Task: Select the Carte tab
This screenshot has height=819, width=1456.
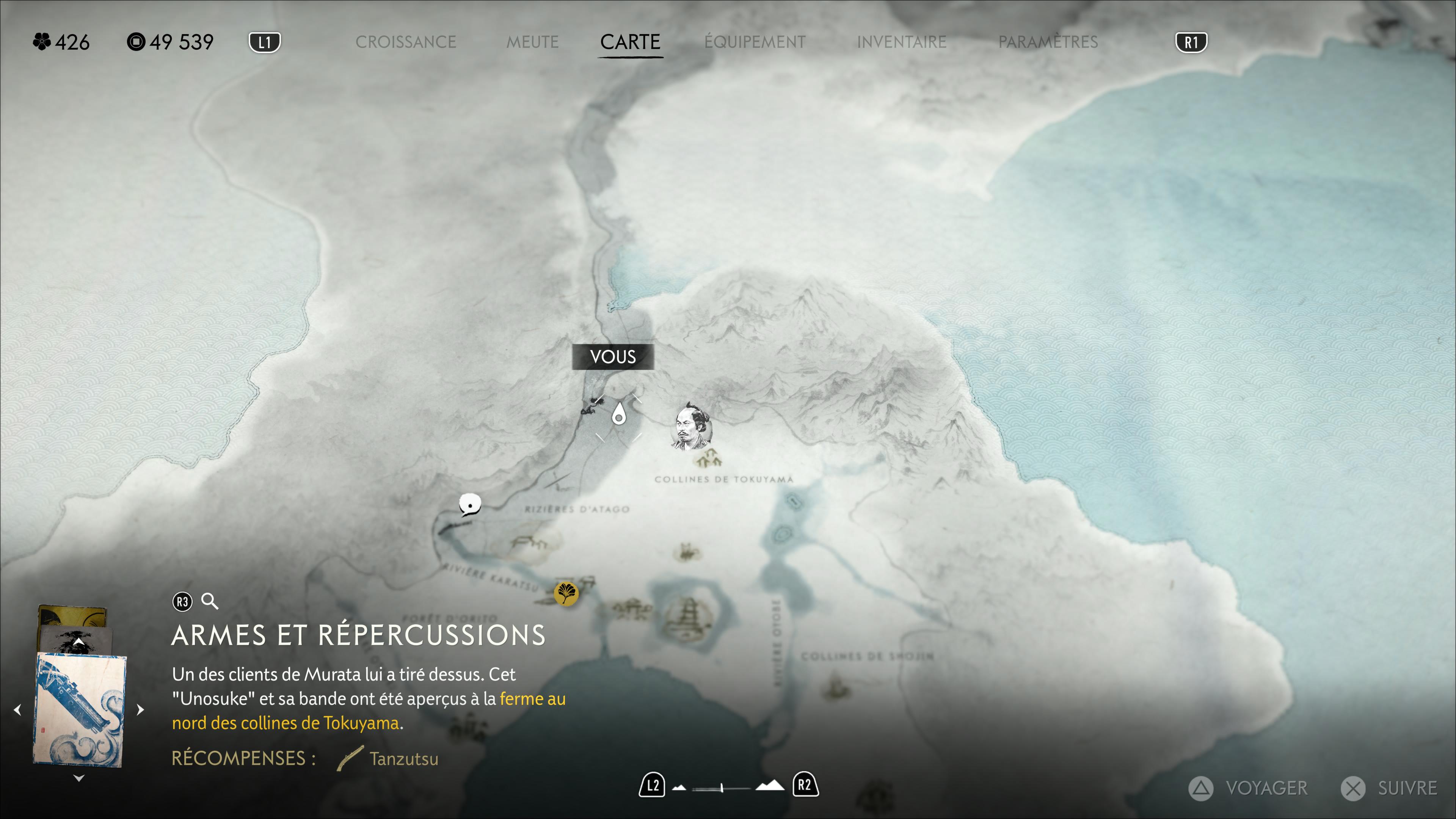Action: [630, 42]
